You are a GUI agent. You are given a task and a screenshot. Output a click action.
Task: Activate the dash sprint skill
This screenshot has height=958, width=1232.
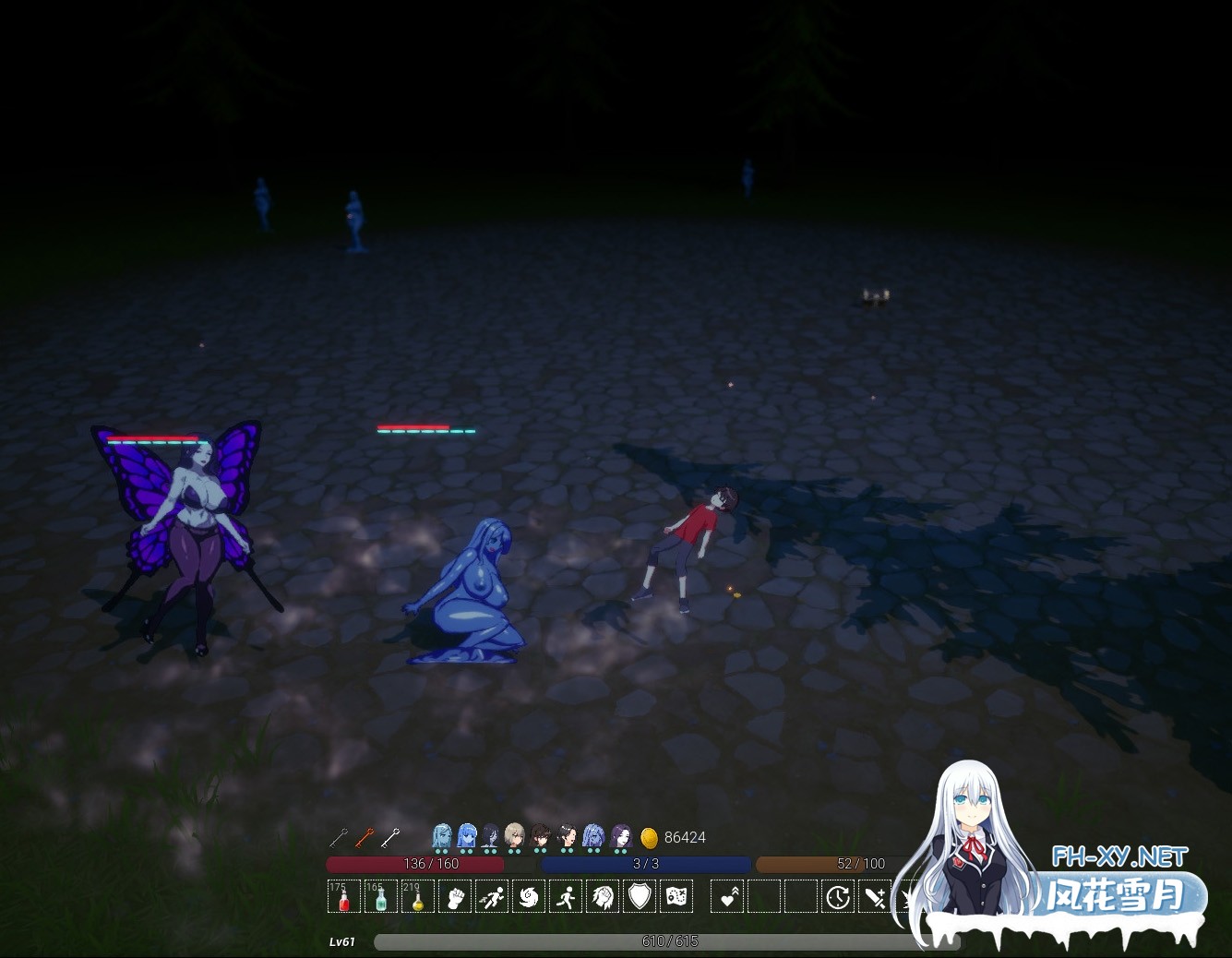tap(492, 896)
